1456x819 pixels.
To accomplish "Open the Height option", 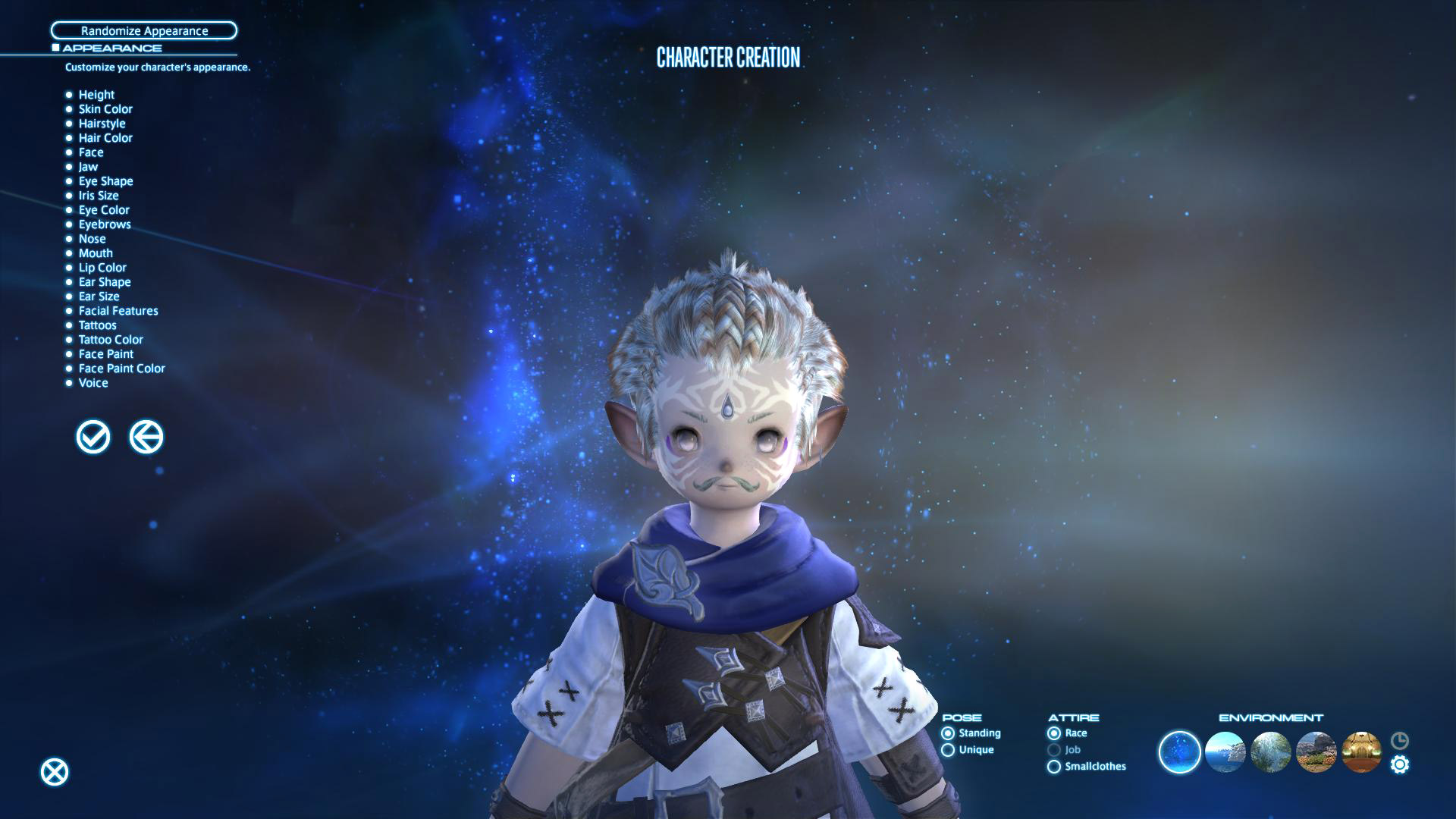I will click(96, 95).
